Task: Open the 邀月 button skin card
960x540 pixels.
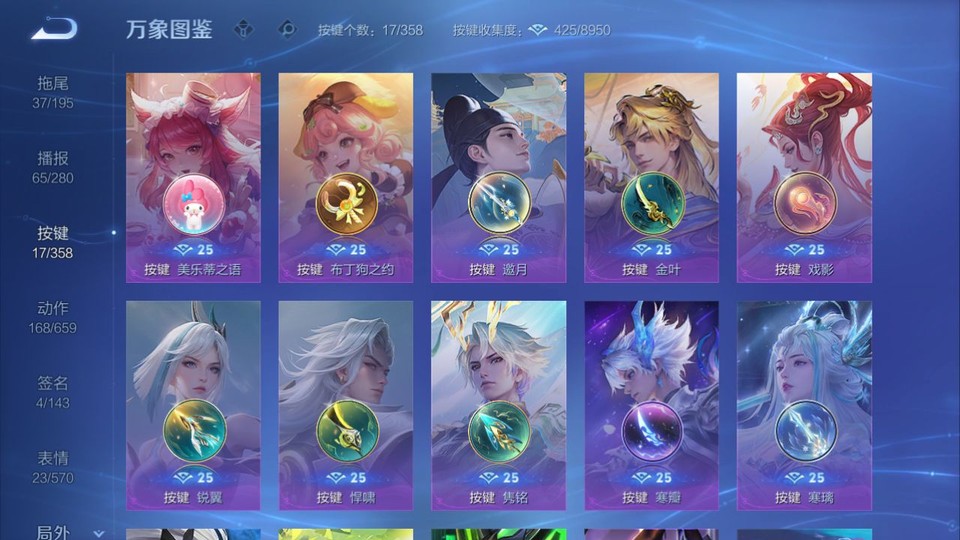Action: coord(499,177)
